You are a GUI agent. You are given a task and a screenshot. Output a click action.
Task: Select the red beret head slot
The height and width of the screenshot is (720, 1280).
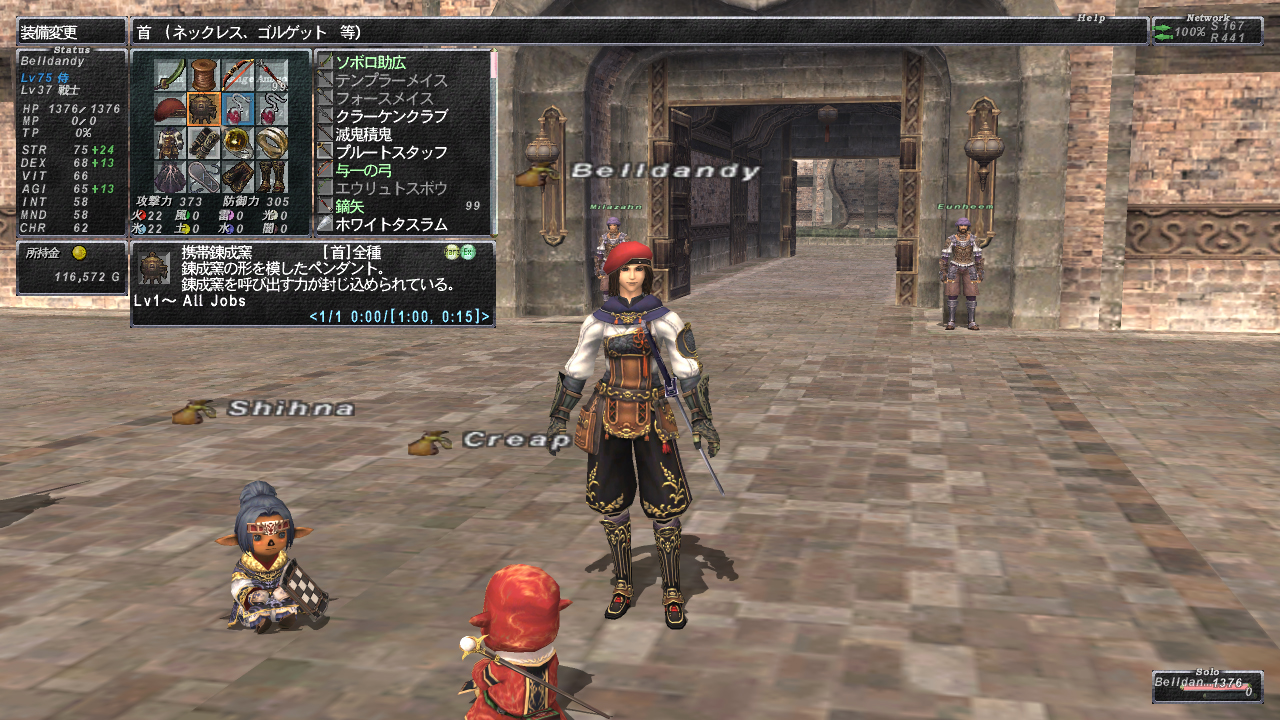[171, 109]
